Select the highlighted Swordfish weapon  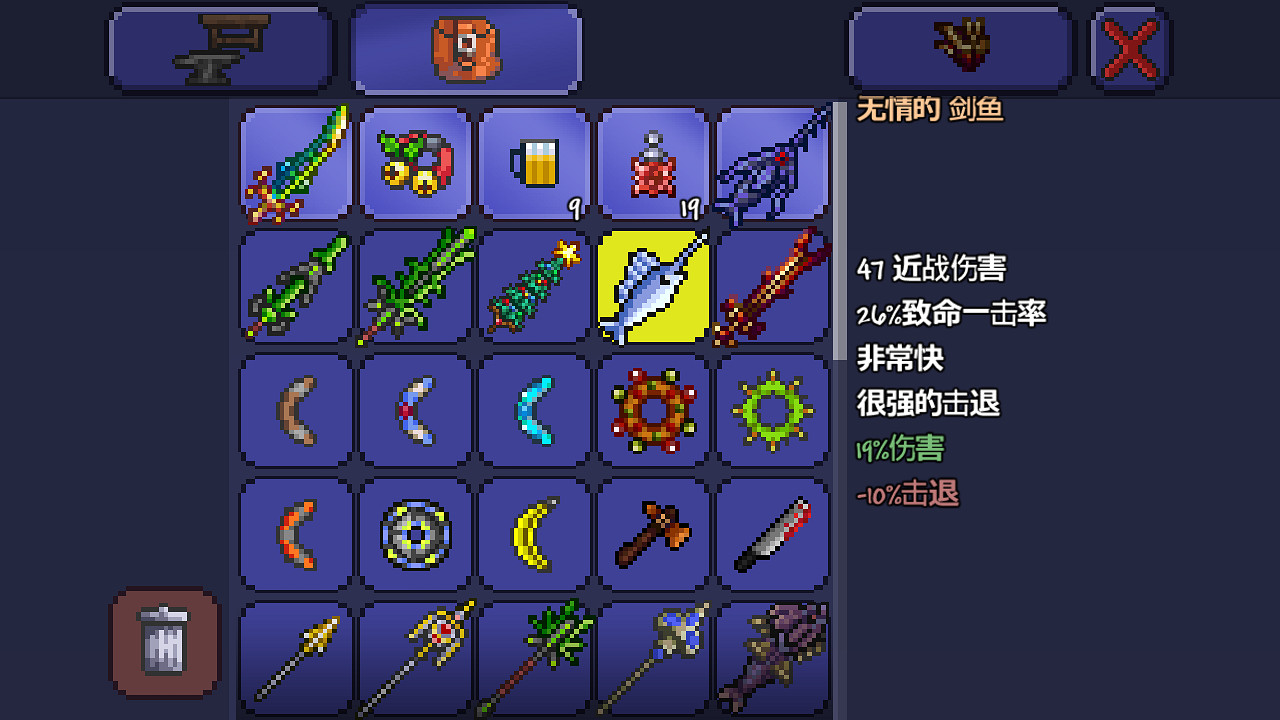tap(654, 288)
